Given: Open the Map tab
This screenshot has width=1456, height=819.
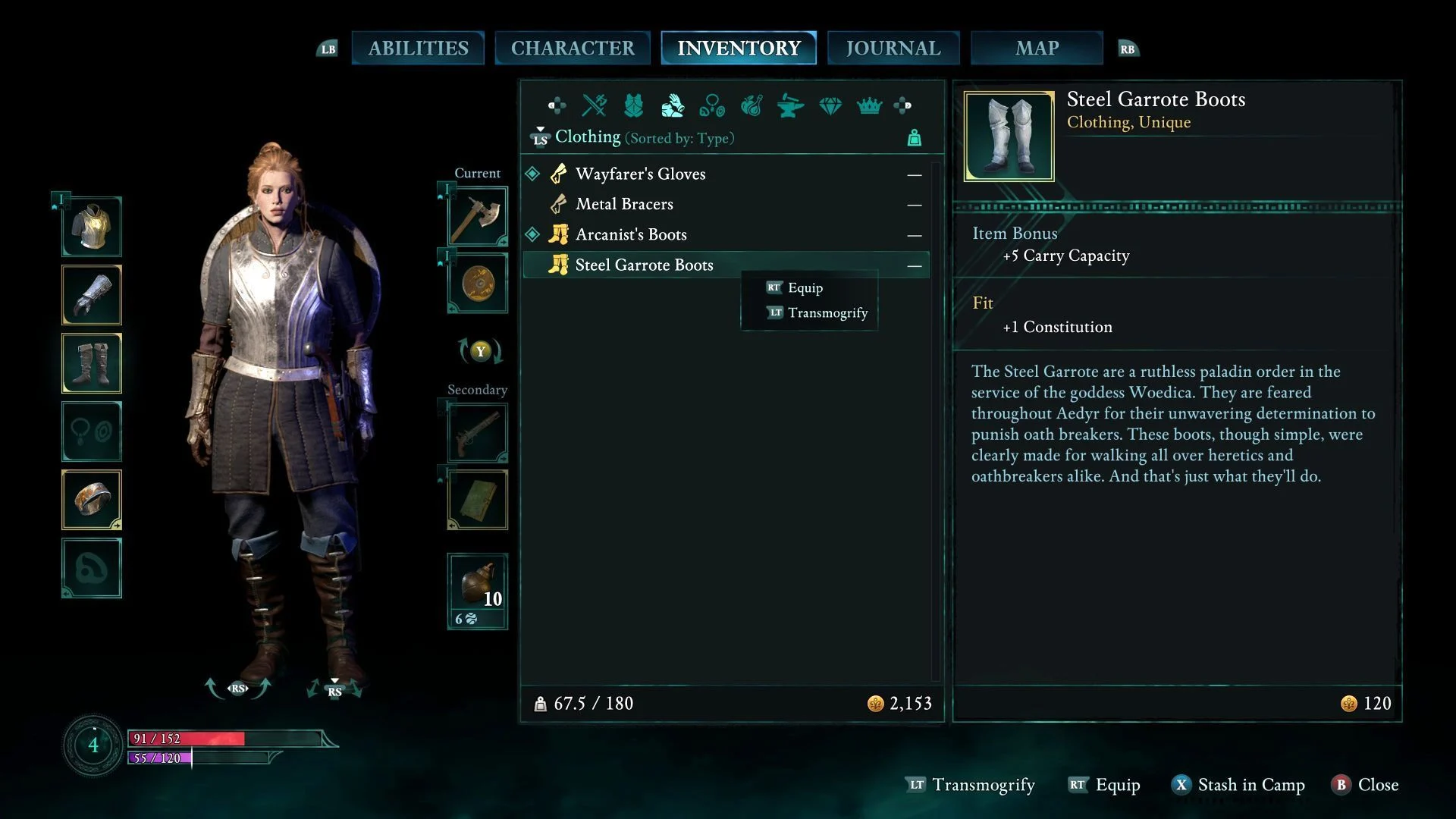Looking at the screenshot, I should pyautogui.click(x=1037, y=48).
